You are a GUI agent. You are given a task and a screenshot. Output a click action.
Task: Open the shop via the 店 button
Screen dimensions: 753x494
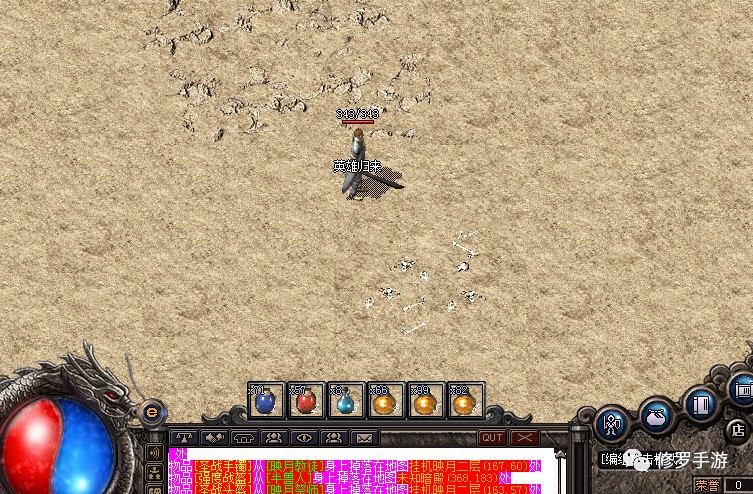[738, 431]
